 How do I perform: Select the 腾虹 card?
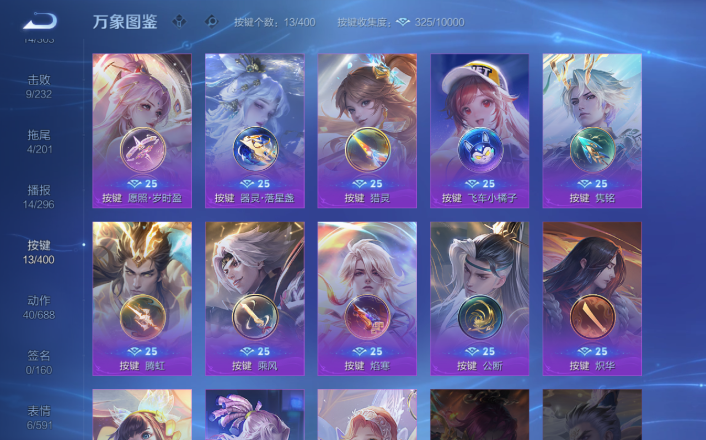[x=142, y=298]
